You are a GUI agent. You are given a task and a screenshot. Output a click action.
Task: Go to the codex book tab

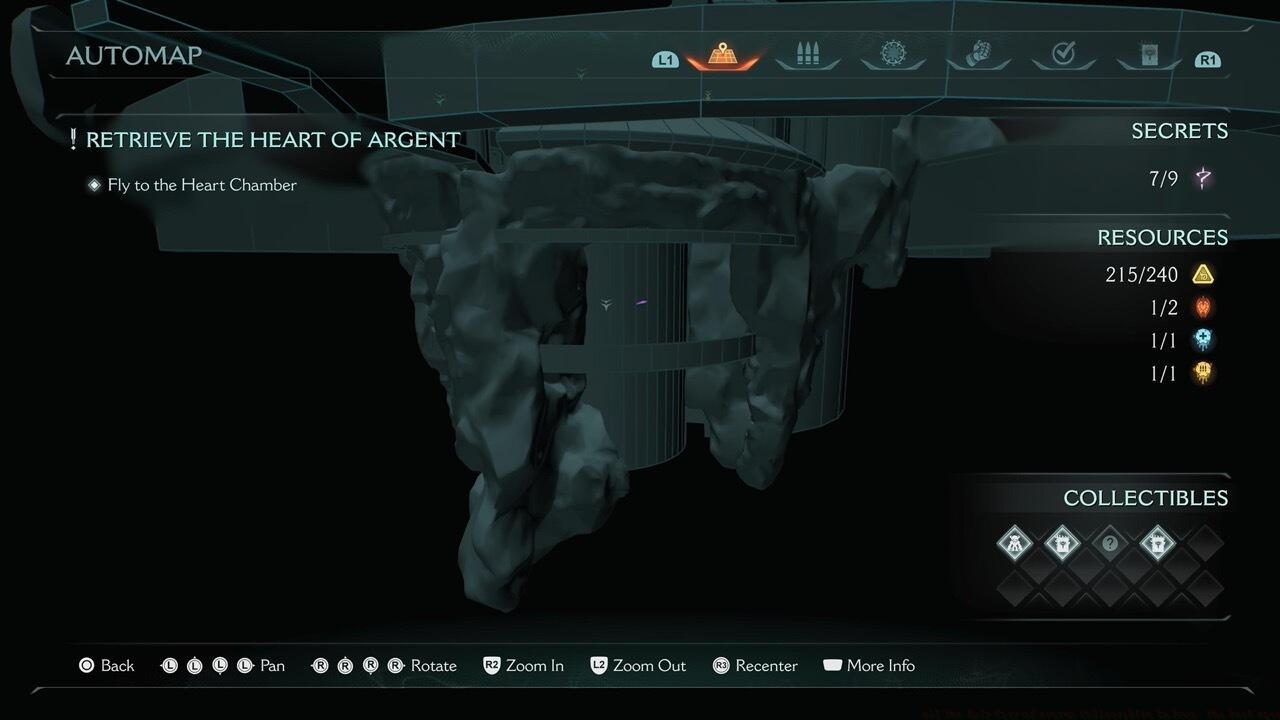click(x=1149, y=55)
